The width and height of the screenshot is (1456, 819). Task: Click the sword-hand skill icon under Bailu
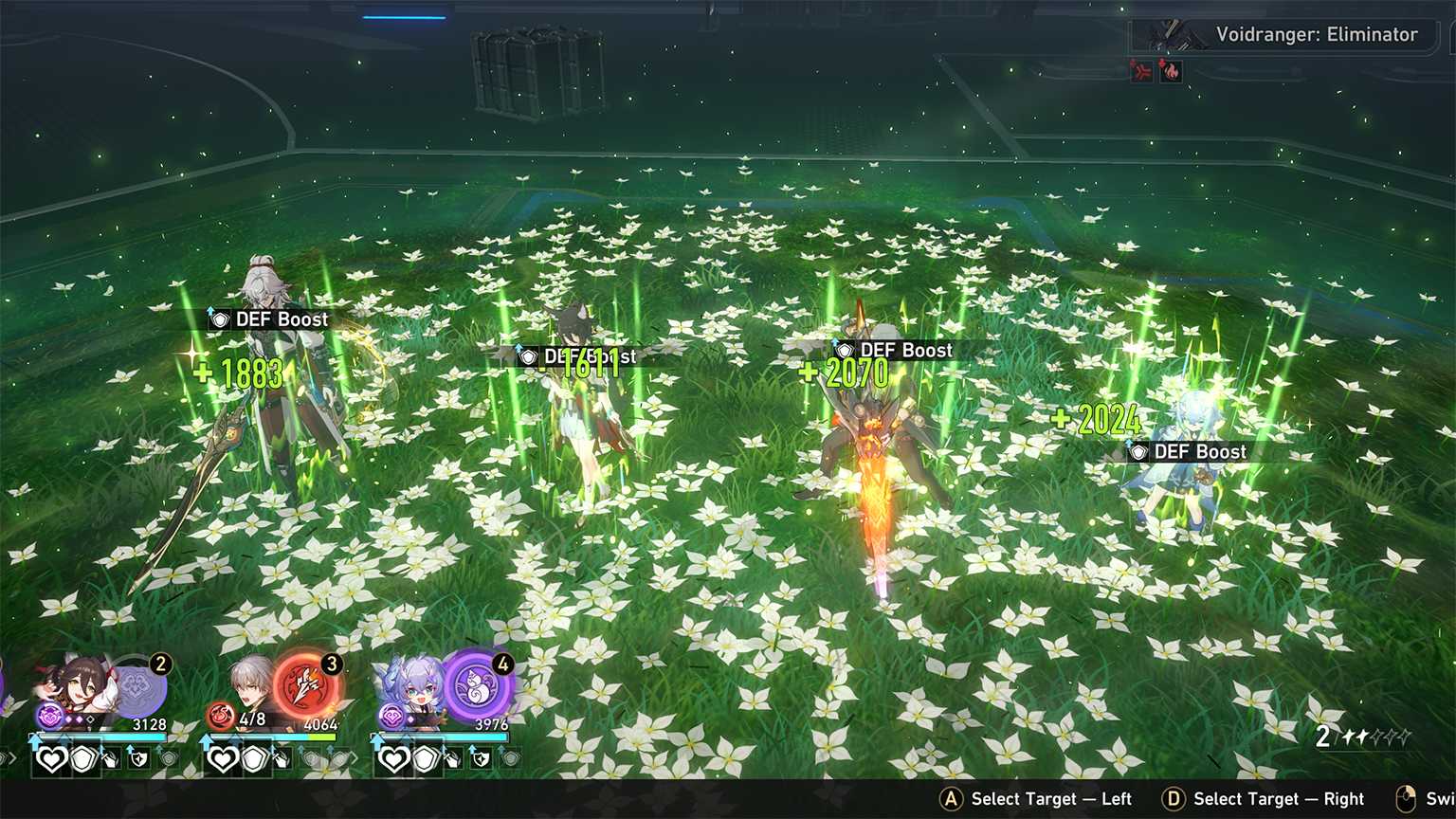pyautogui.click(x=453, y=760)
